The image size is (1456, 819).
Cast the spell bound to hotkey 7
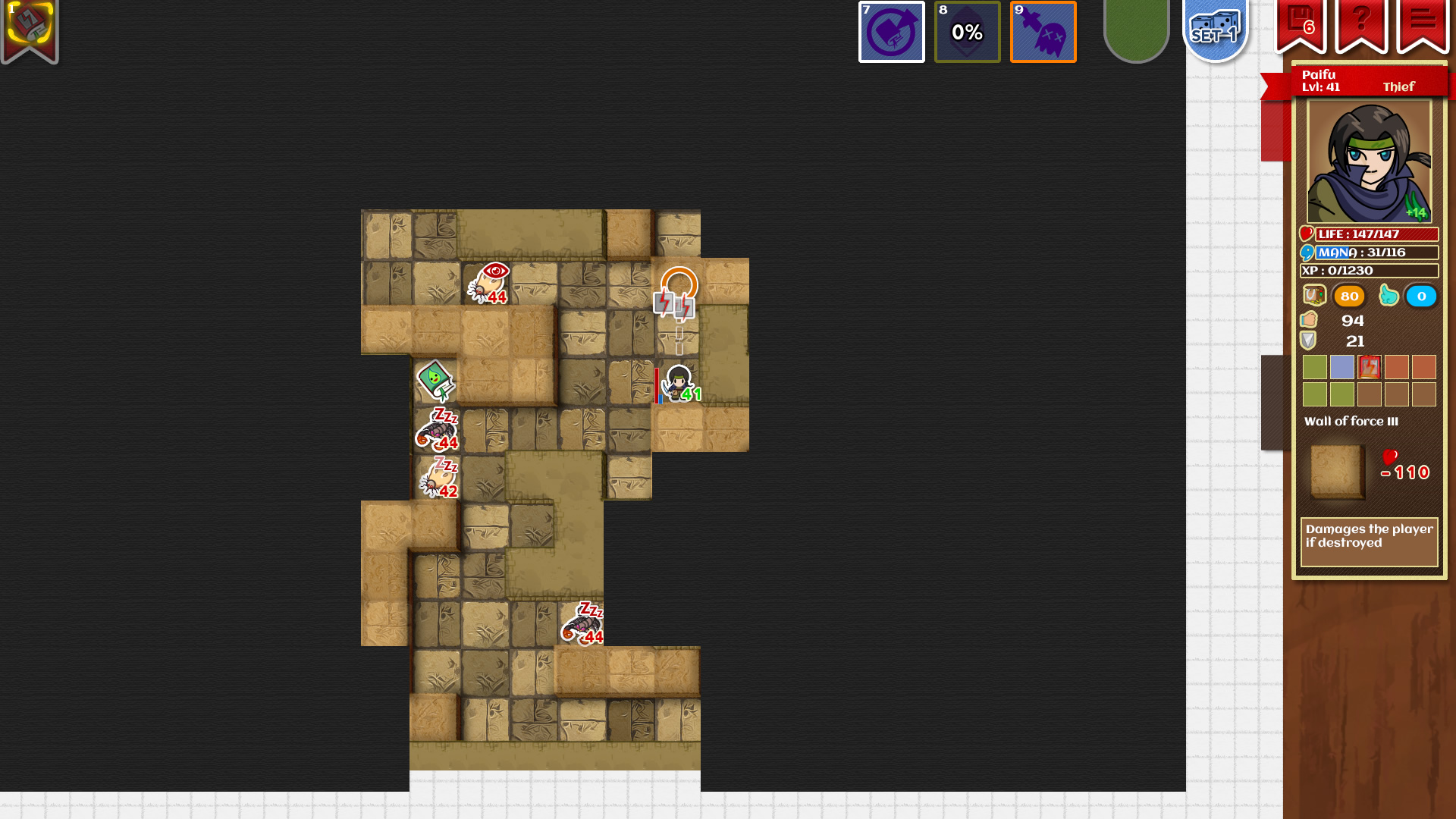click(x=891, y=32)
